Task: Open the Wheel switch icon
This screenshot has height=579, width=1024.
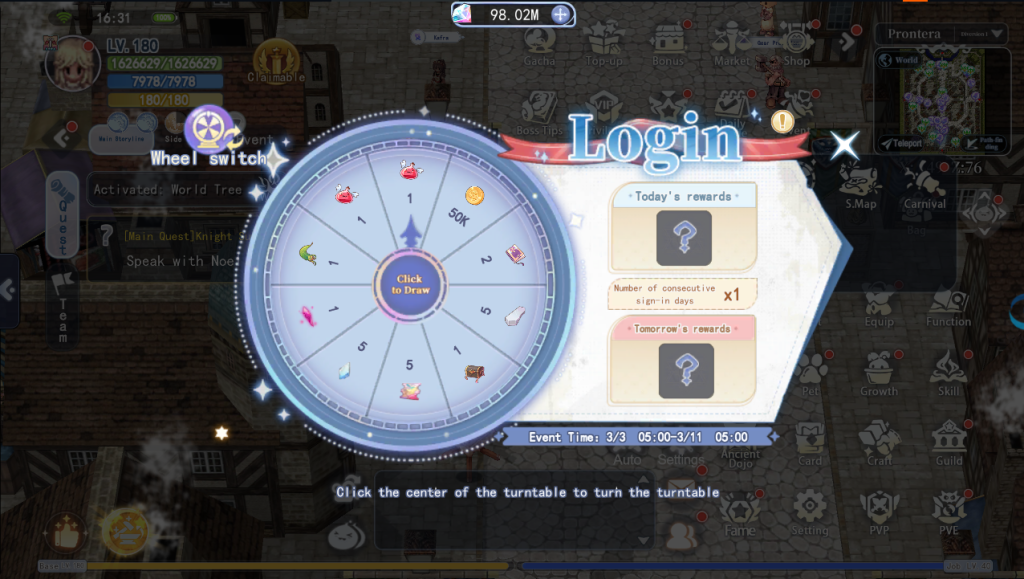Action: click(209, 127)
